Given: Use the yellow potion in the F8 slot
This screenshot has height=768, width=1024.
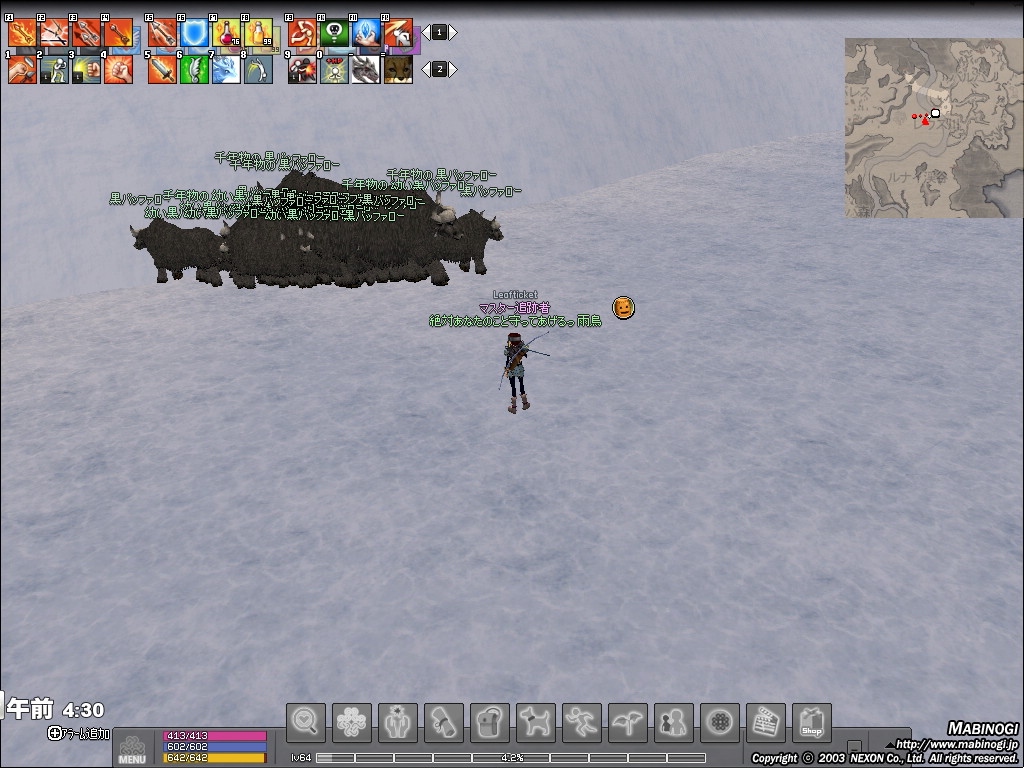Looking at the screenshot, I should 258,33.
